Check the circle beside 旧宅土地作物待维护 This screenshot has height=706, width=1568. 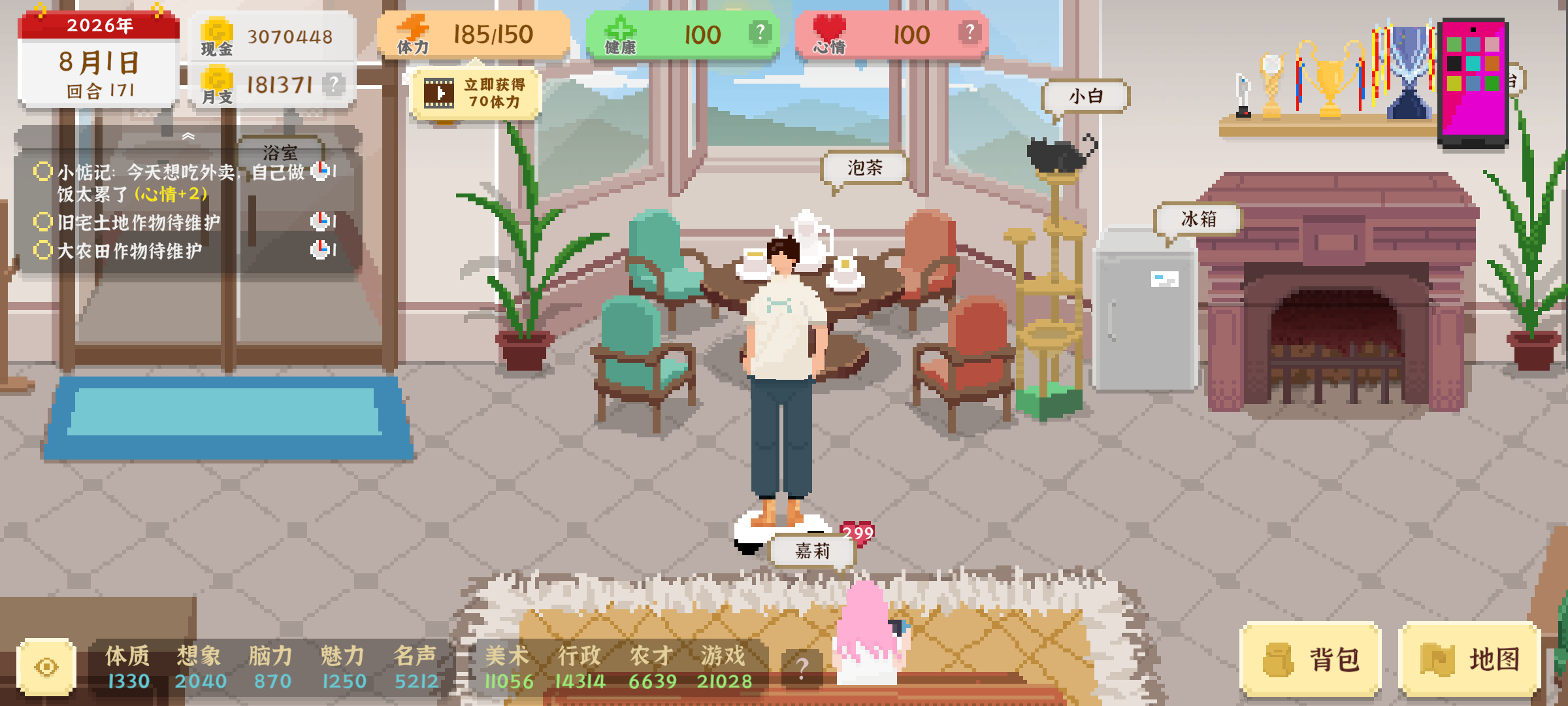coord(42,222)
